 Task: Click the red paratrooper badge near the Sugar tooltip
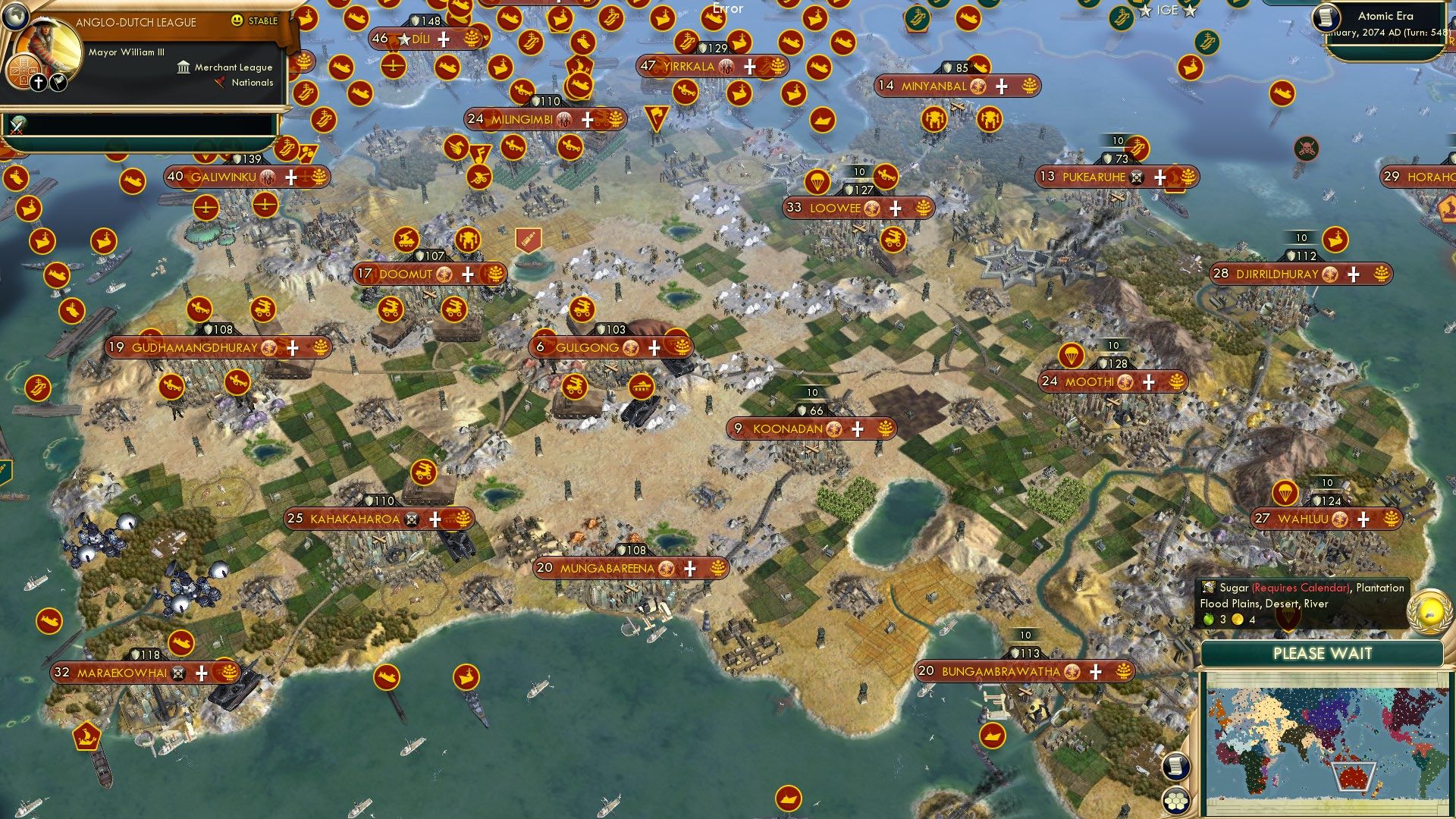pyautogui.click(x=1287, y=616)
